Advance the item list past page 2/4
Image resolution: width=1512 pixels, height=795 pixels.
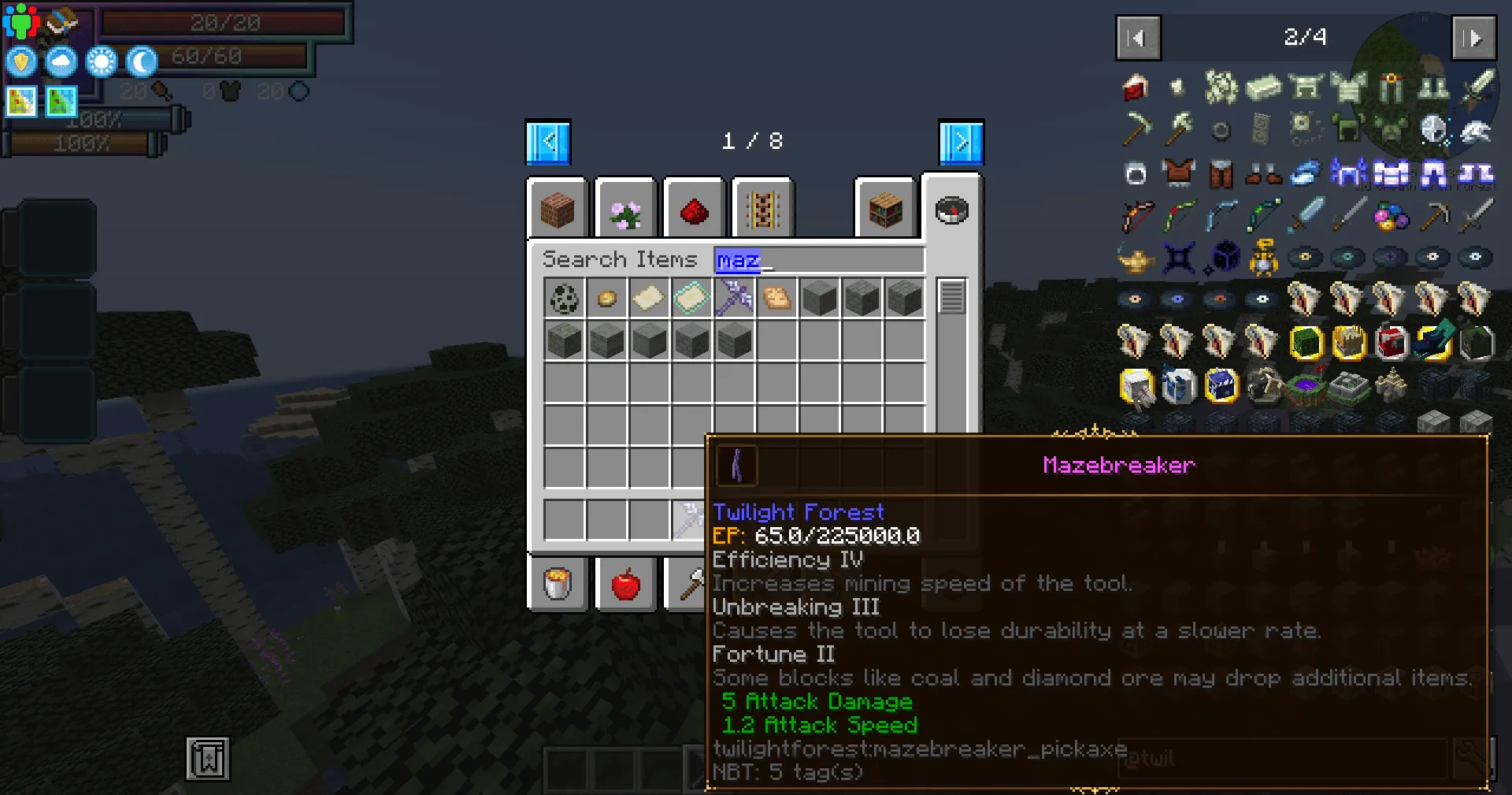1473,38
